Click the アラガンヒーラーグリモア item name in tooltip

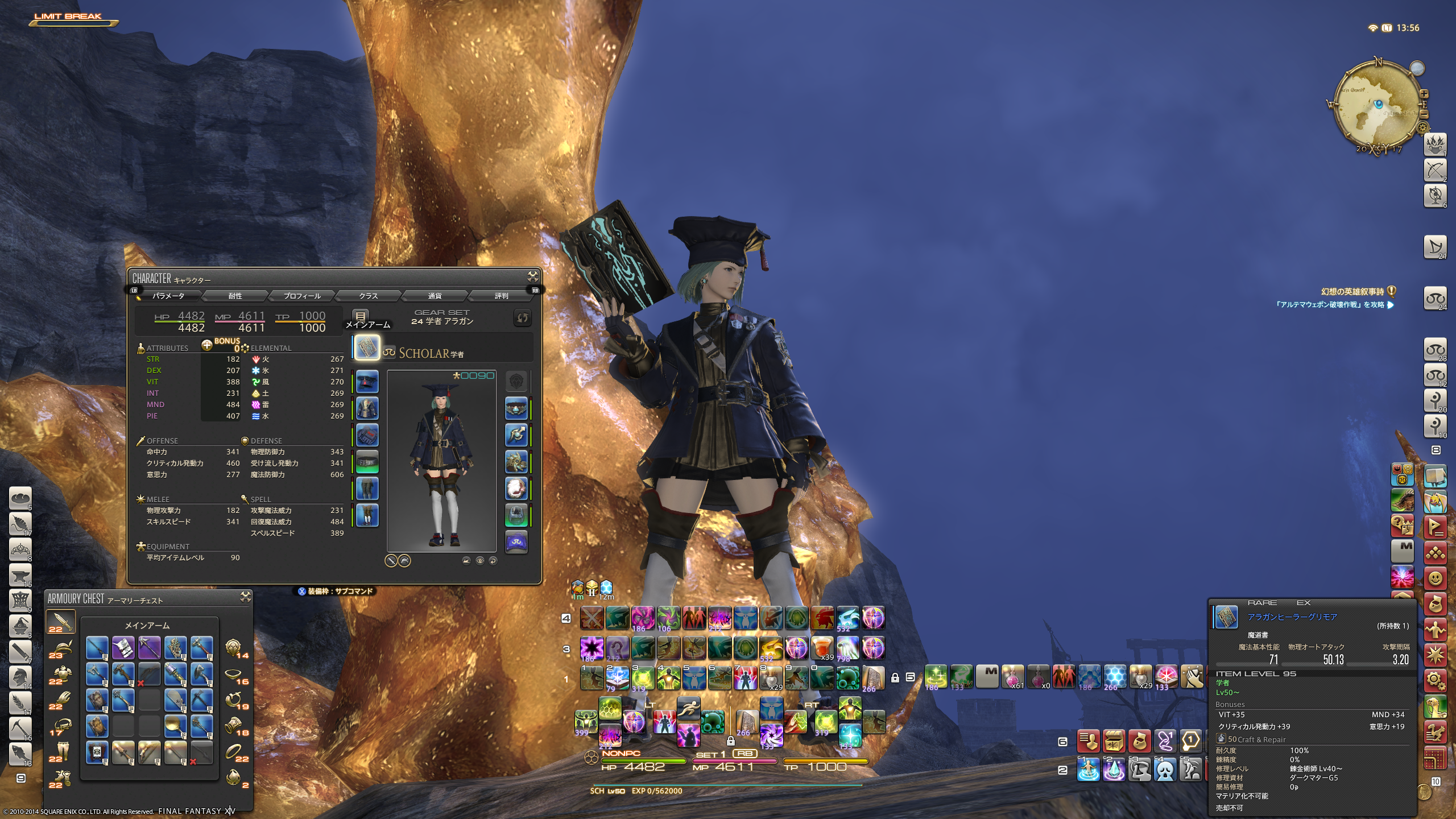pos(1292,617)
